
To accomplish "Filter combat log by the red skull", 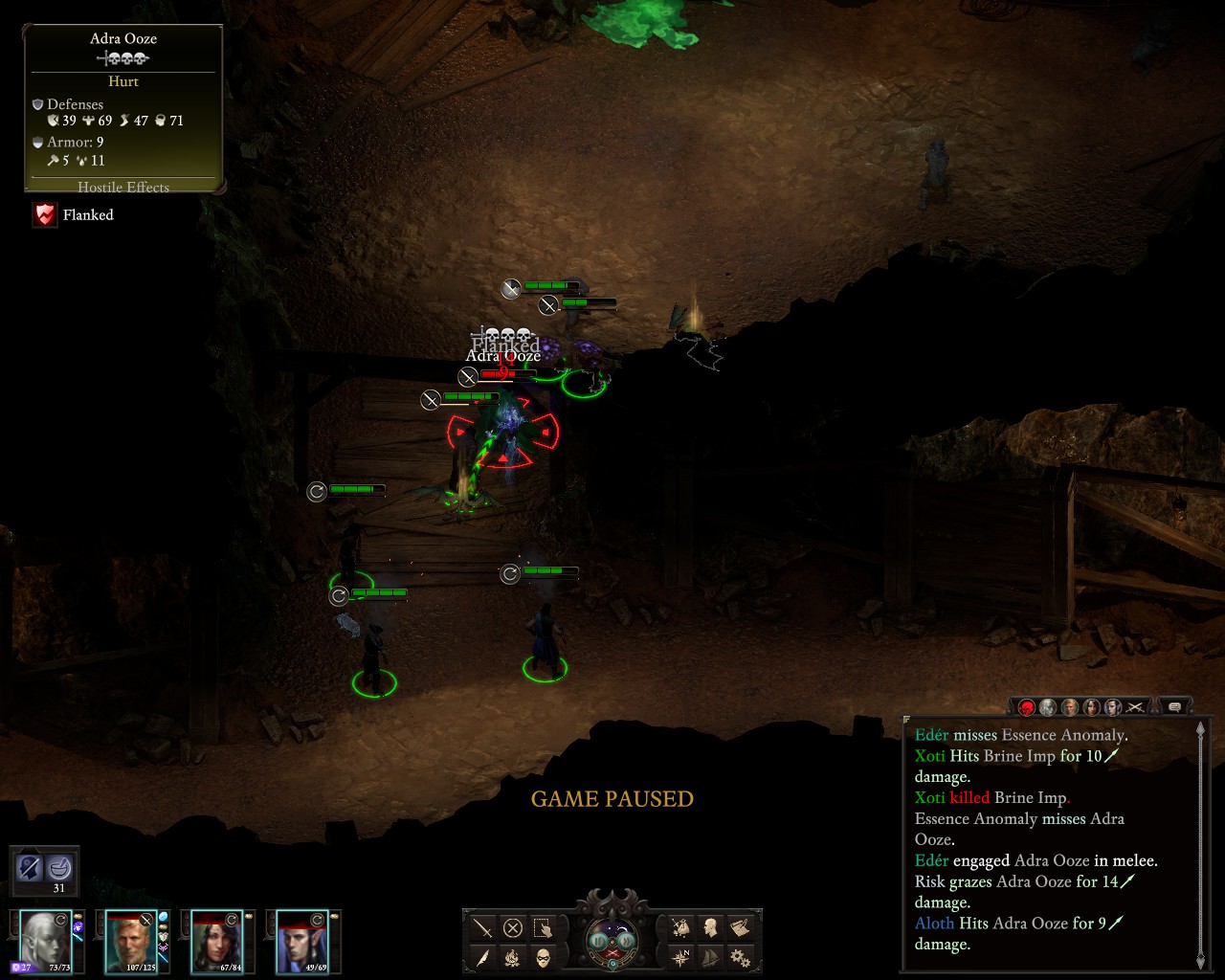I will (x=1027, y=707).
